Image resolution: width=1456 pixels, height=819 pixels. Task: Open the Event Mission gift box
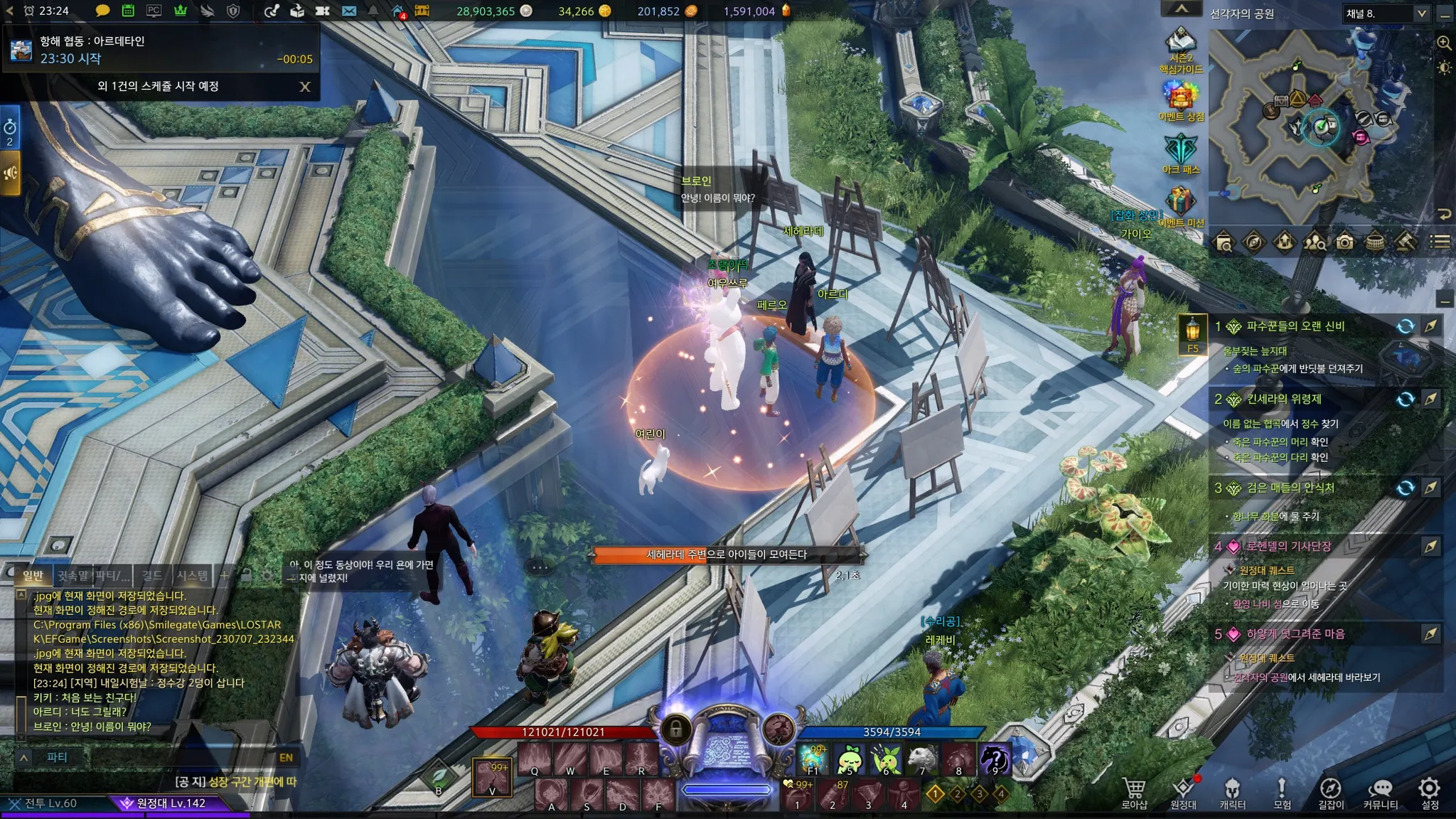tap(1180, 203)
